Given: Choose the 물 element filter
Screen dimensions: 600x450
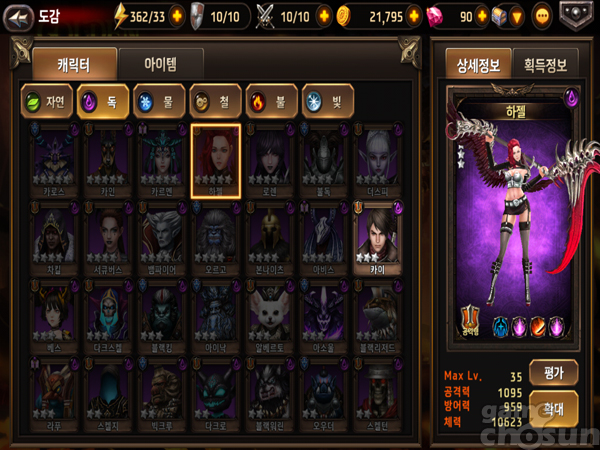Looking at the screenshot, I should (159, 102).
